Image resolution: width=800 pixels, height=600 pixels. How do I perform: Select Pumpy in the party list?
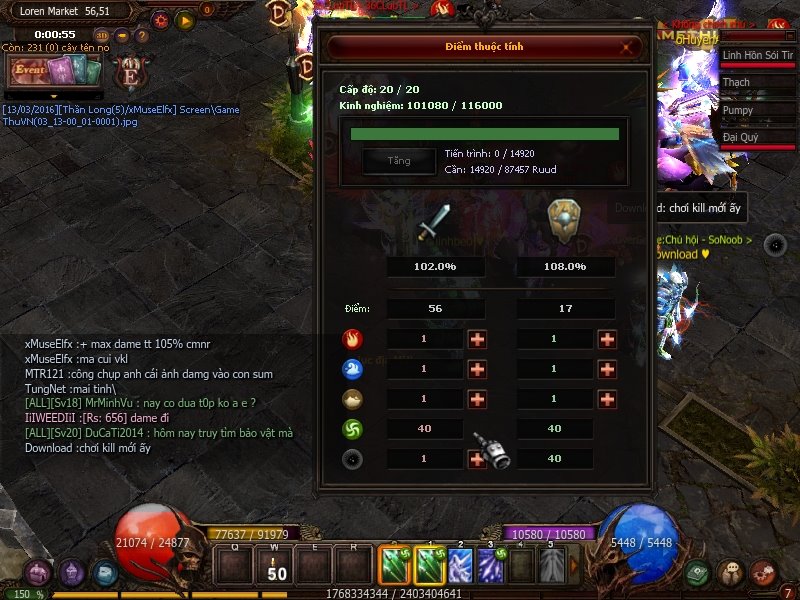(757, 111)
